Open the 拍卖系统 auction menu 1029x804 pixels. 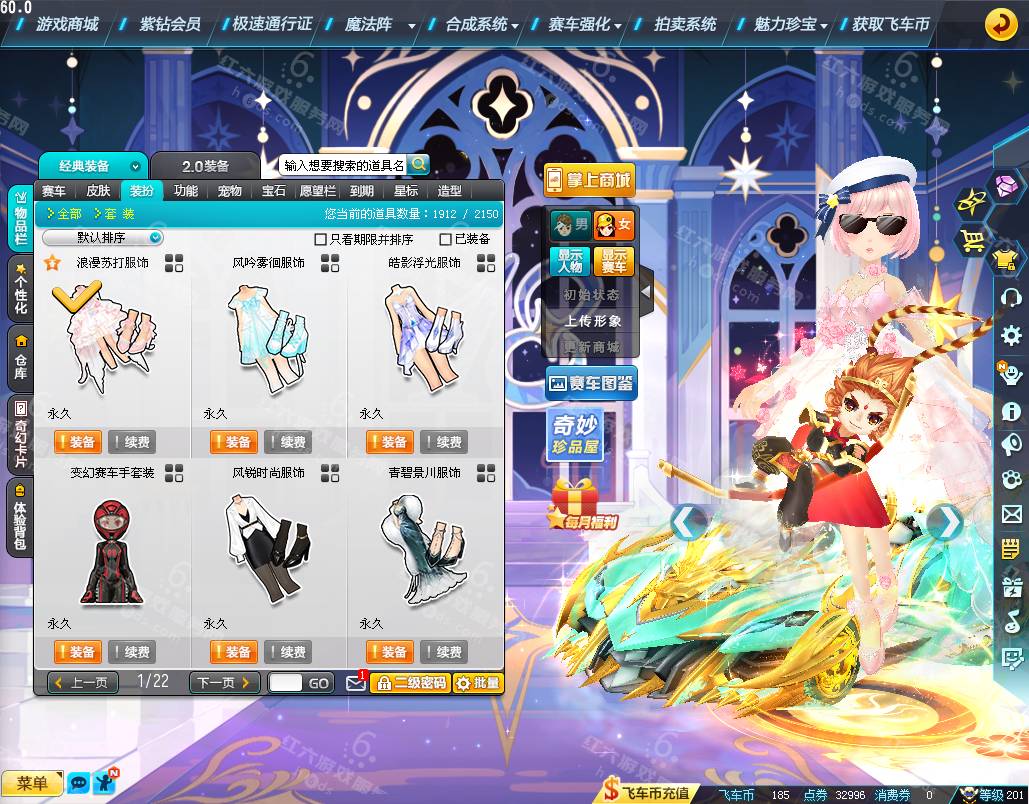click(x=685, y=24)
